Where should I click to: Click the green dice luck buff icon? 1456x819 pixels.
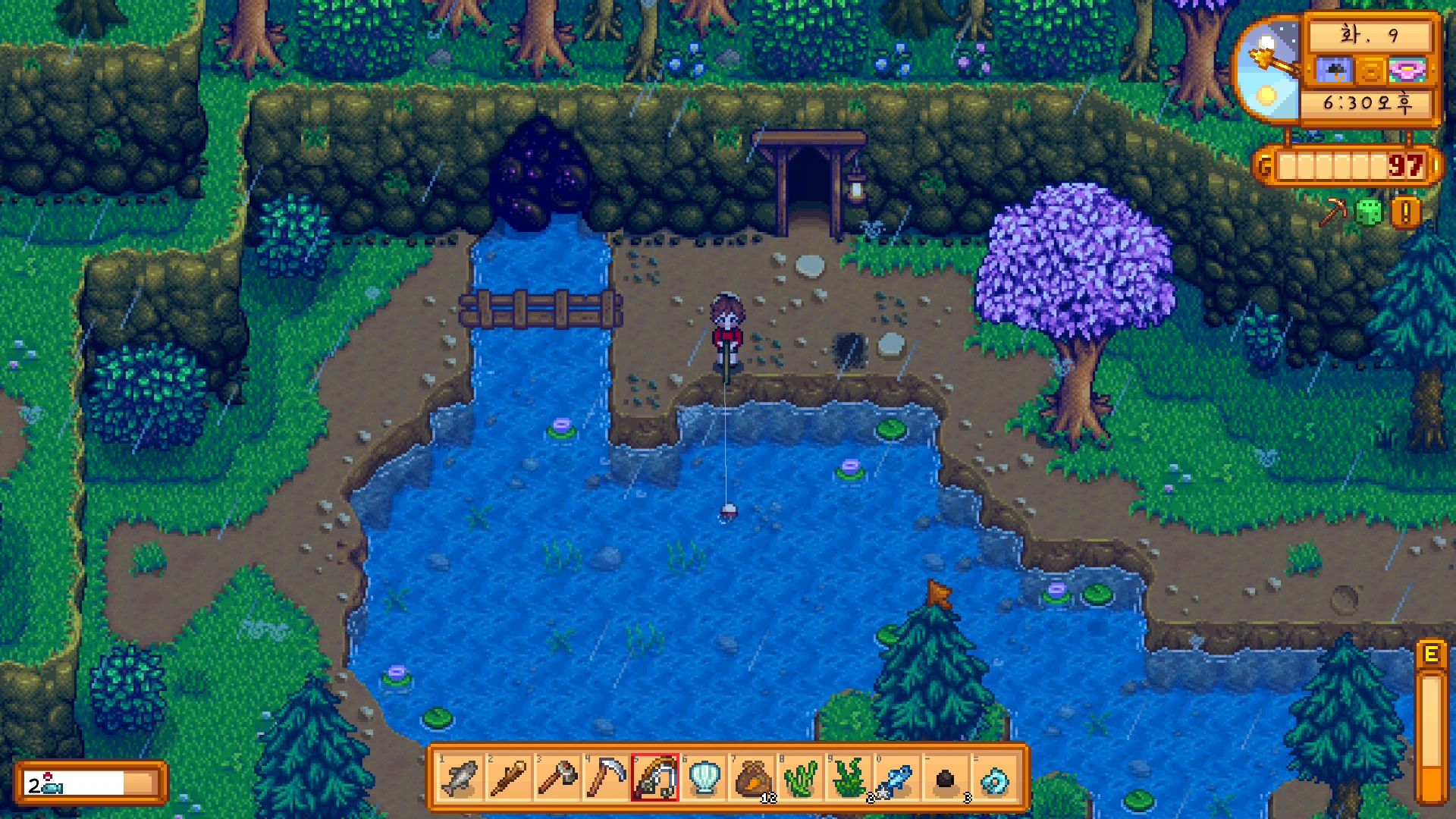point(1368,212)
